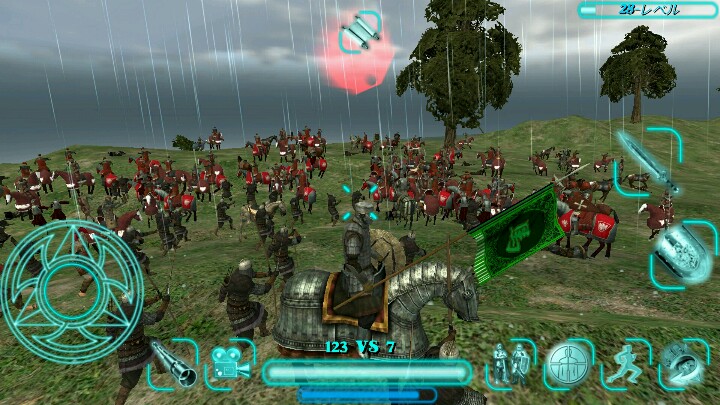Screen dimensions: 720x405
Task: Activate the shield block button
Action: pos(684,252)
